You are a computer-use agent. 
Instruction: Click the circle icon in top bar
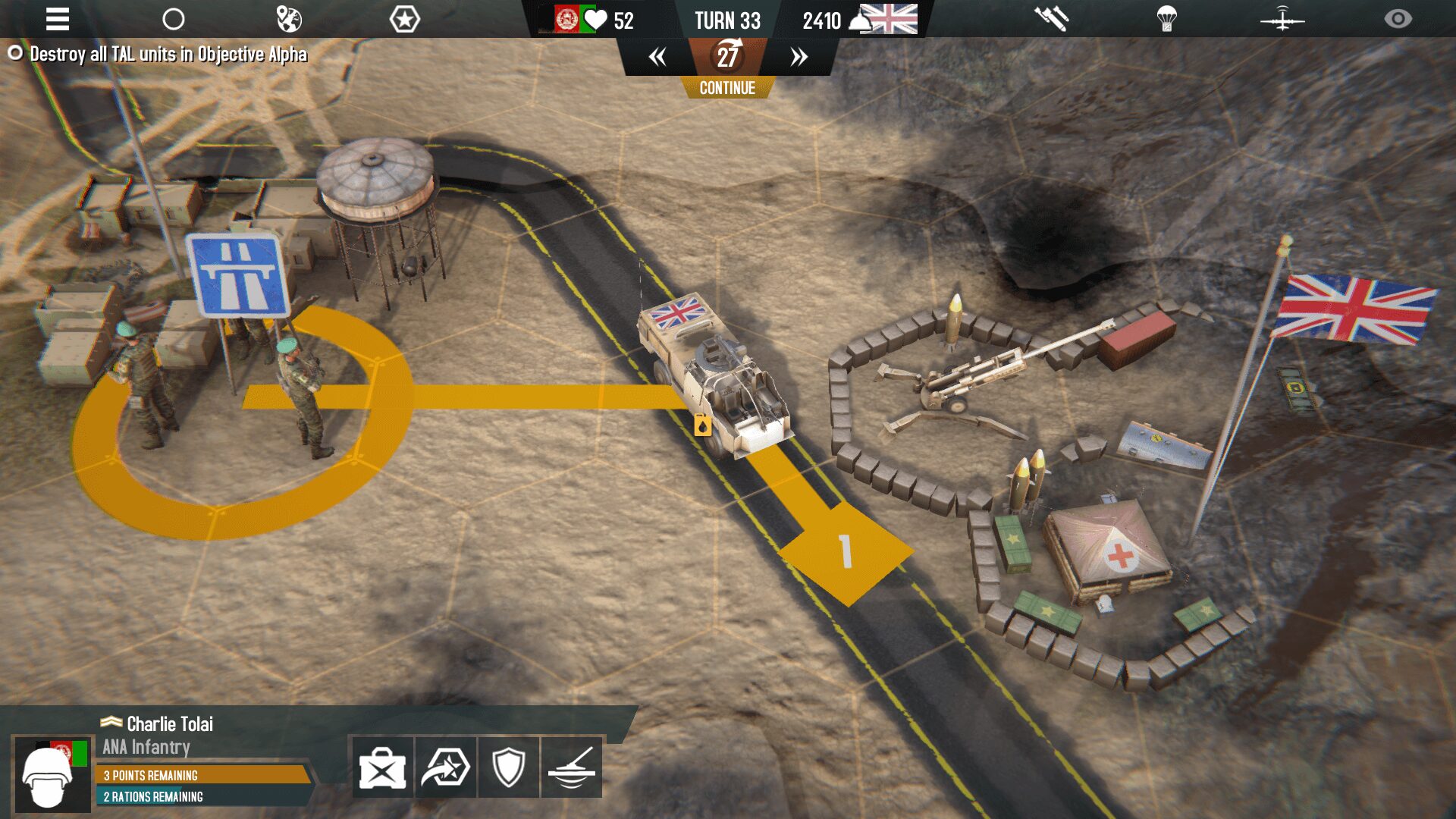pos(174,19)
